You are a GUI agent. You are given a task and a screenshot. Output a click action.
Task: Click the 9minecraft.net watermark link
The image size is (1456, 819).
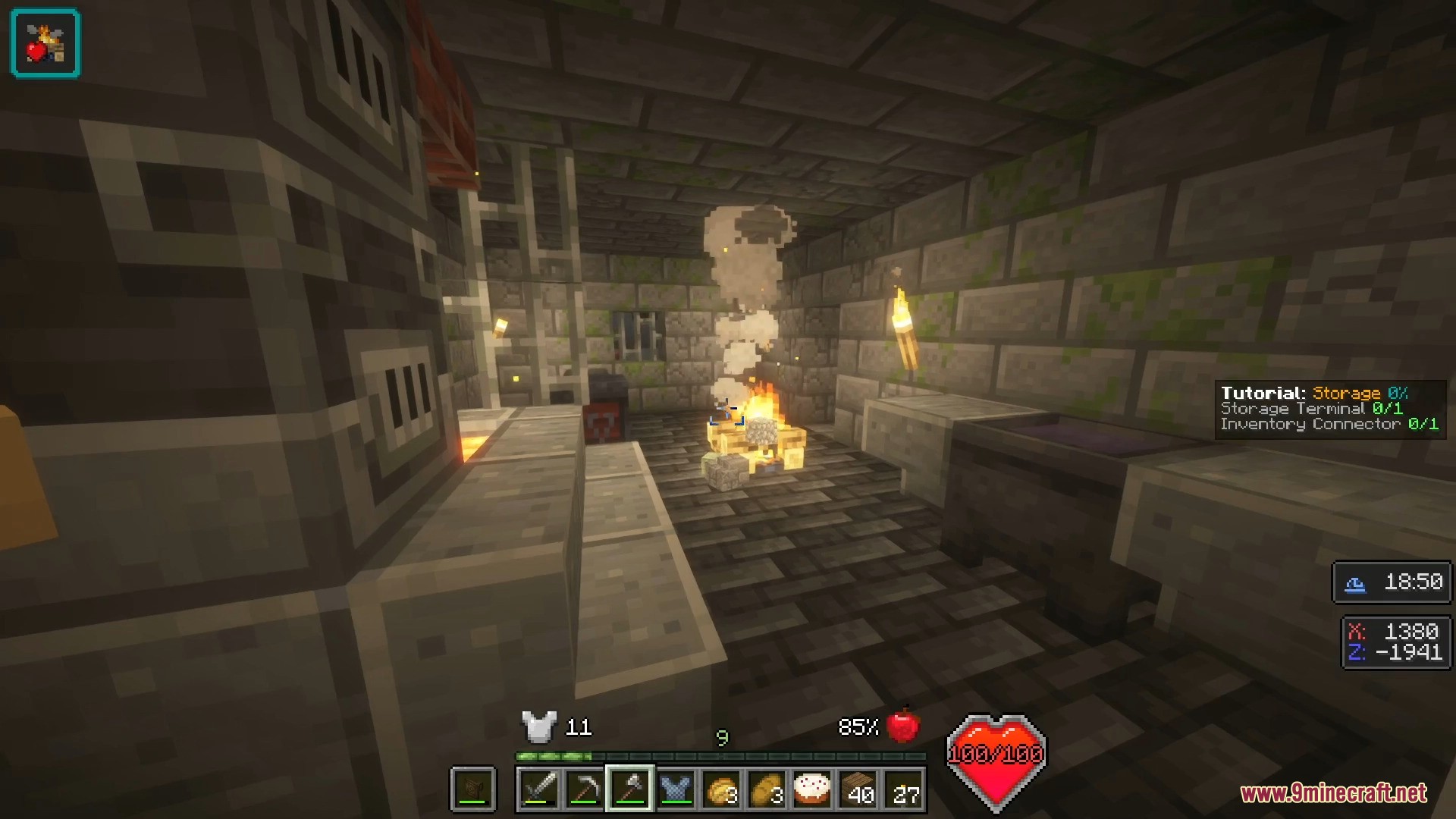(x=1333, y=793)
